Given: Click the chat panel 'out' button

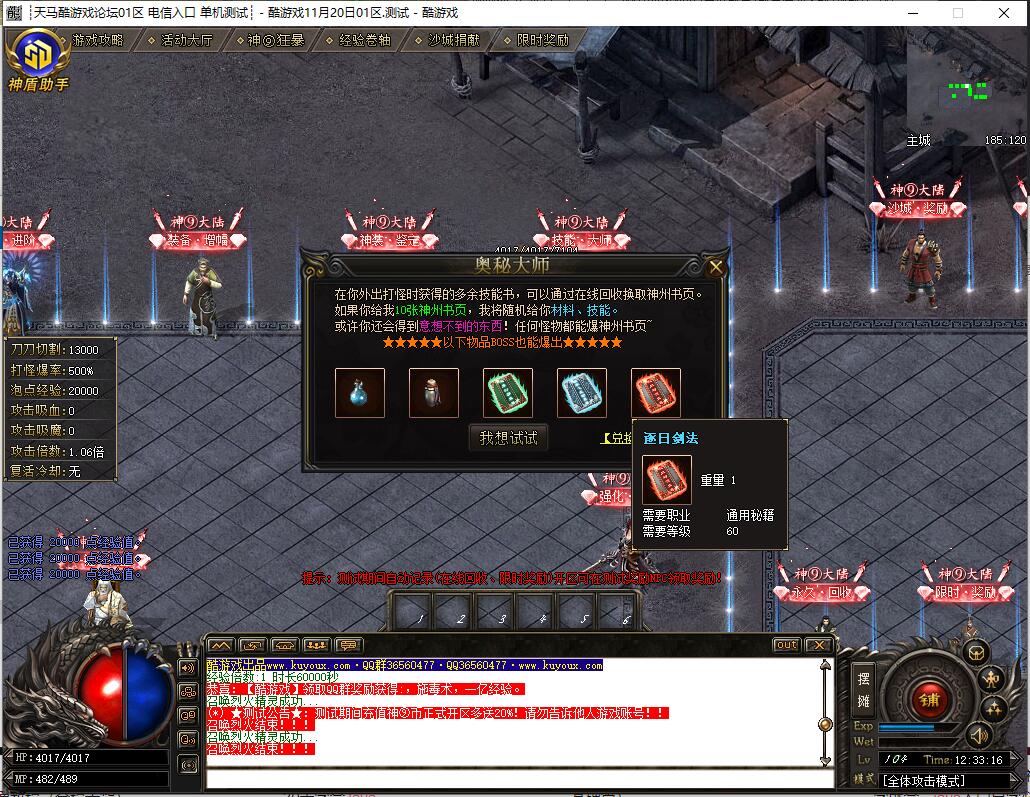Looking at the screenshot, I should coord(787,645).
